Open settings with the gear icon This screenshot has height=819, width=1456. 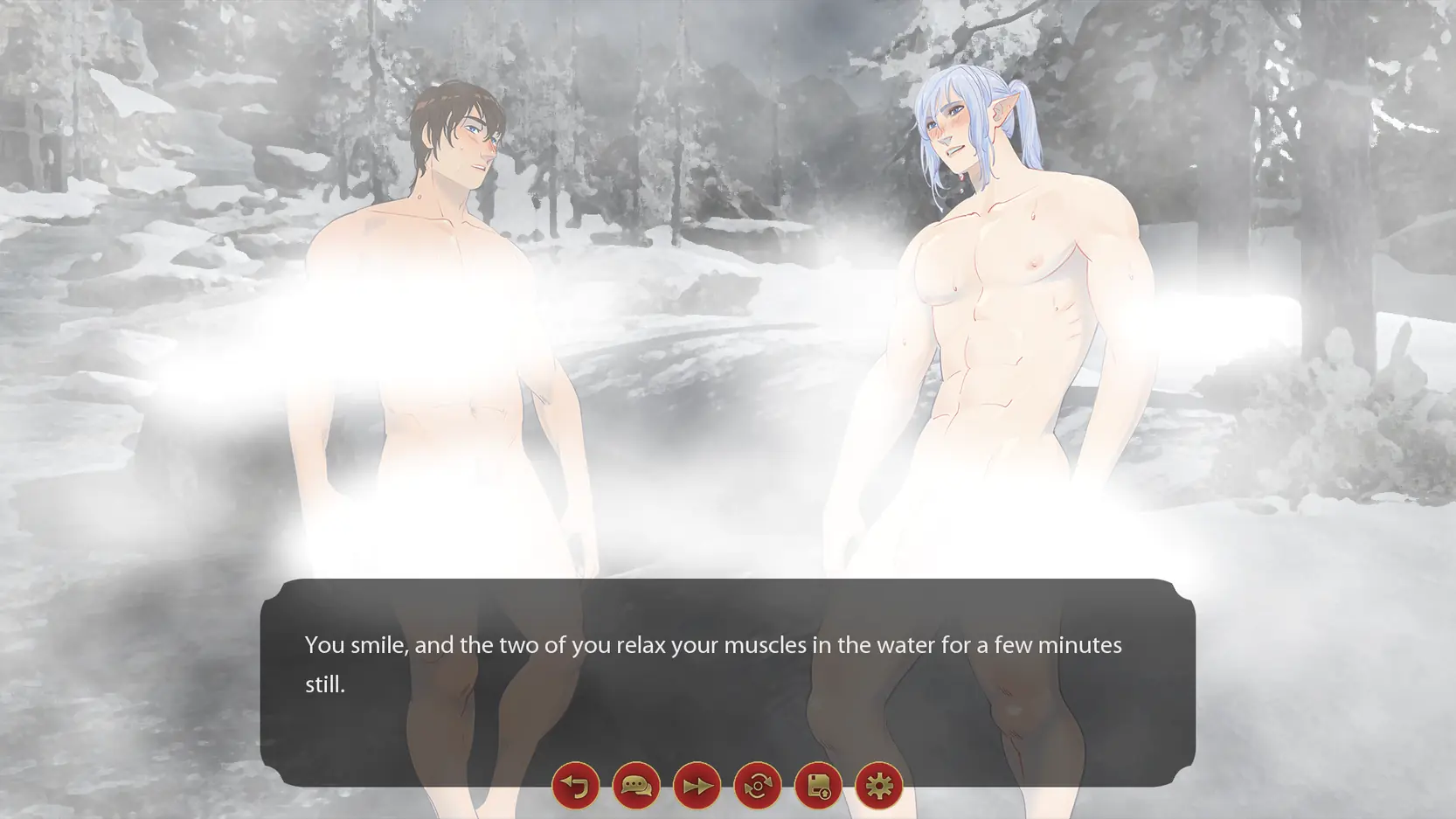pos(878,786)
